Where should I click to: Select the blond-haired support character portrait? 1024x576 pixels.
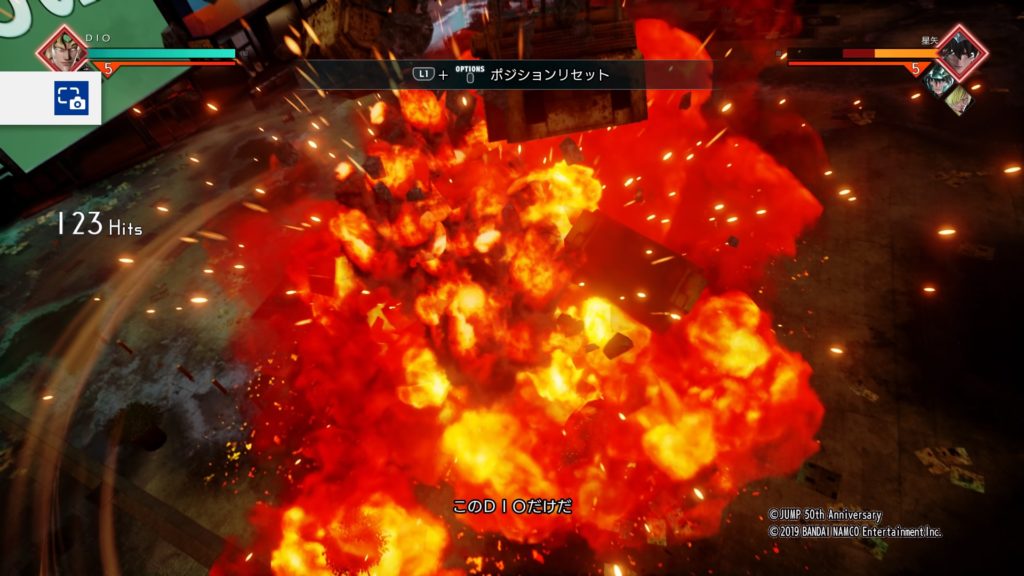pyautogui.click(x=957, y=98)
